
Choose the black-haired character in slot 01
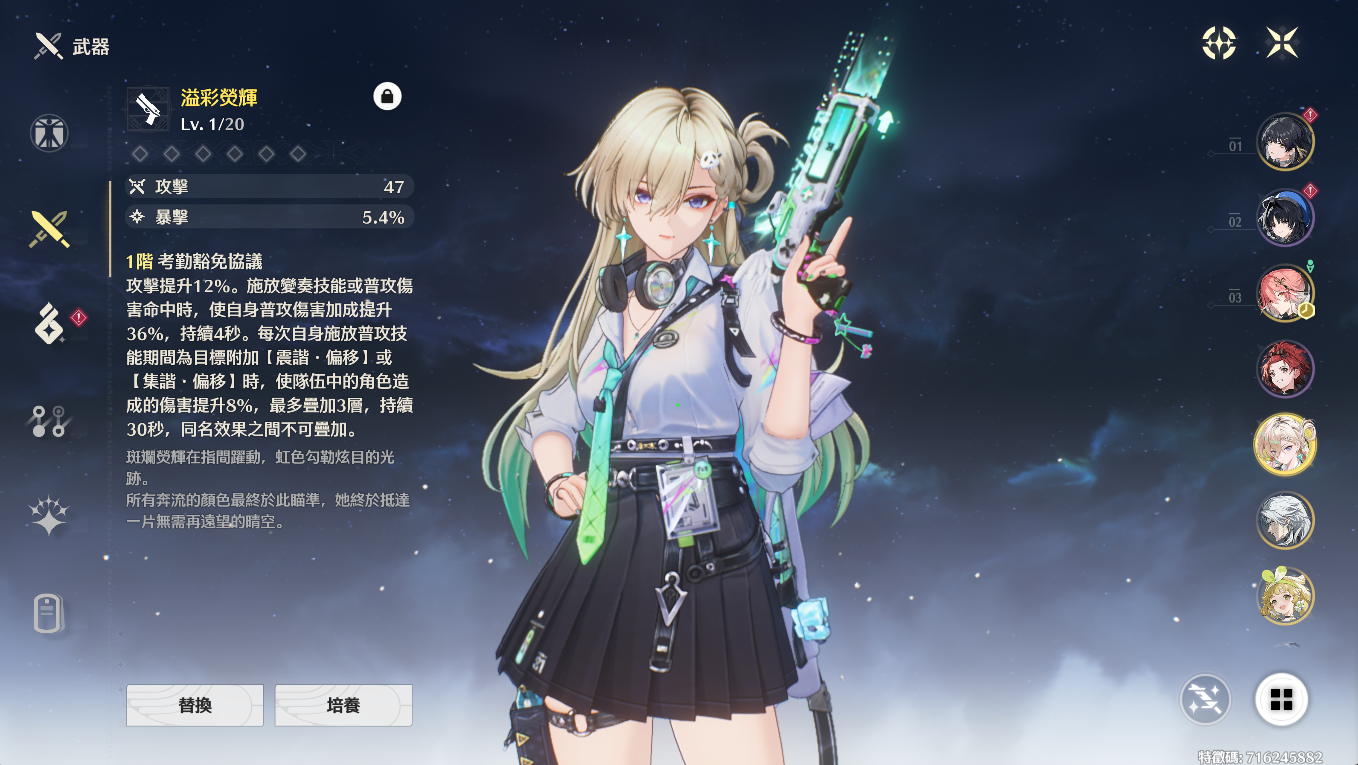(x=1284, y=142)
